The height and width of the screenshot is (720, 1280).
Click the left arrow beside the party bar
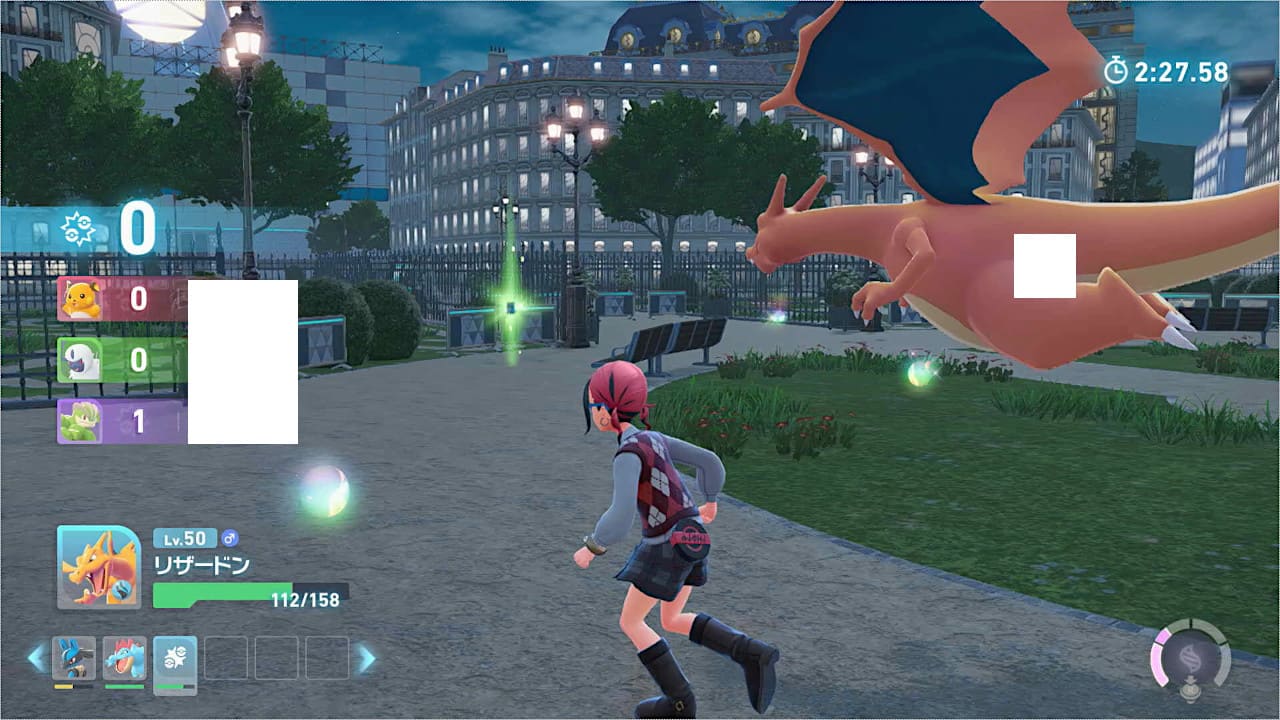36,658
